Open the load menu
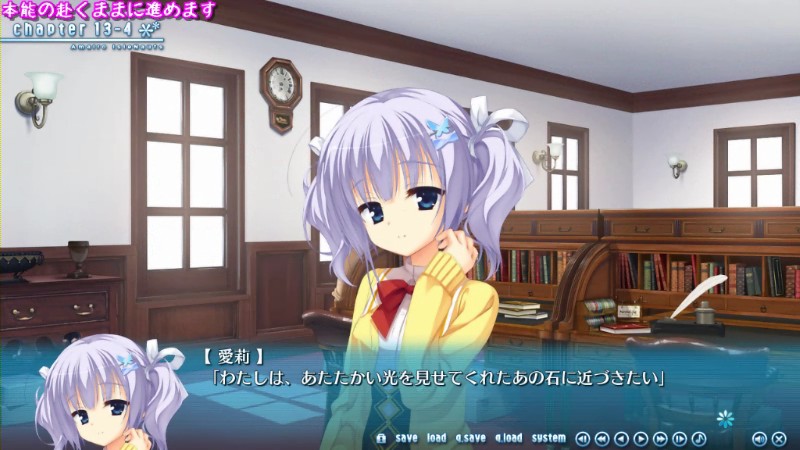This screenshot has height=450, width=800. coord(436,438)
